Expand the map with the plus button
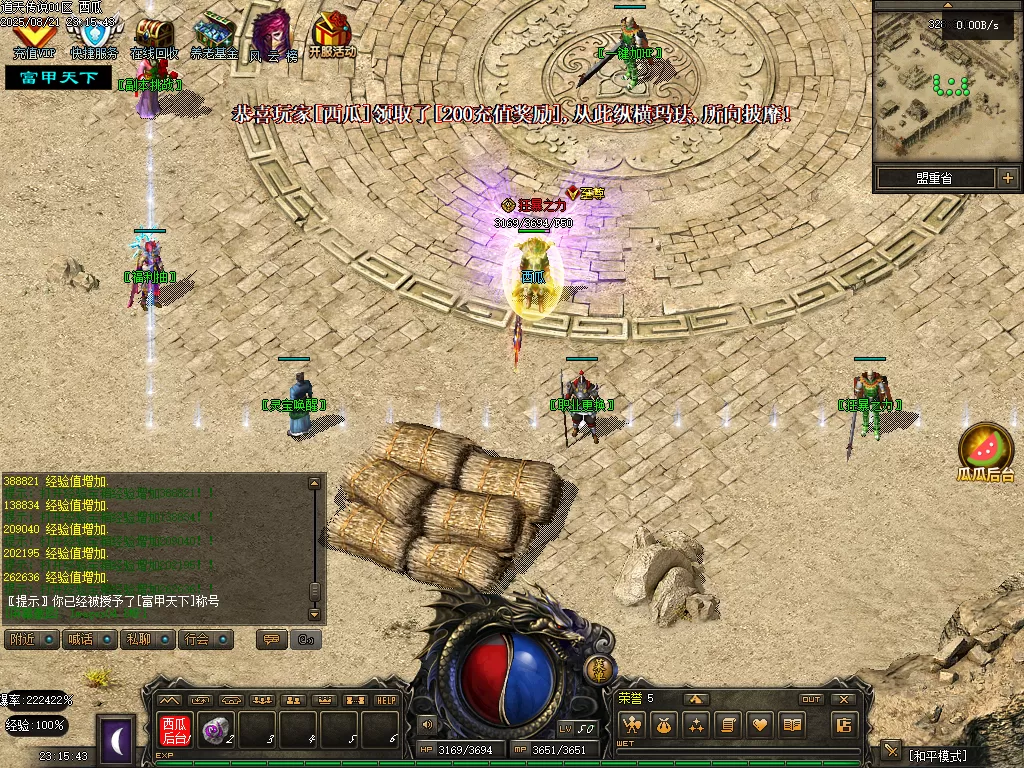Screen dimensions: 1024x768 click(x=1007, y=178)
